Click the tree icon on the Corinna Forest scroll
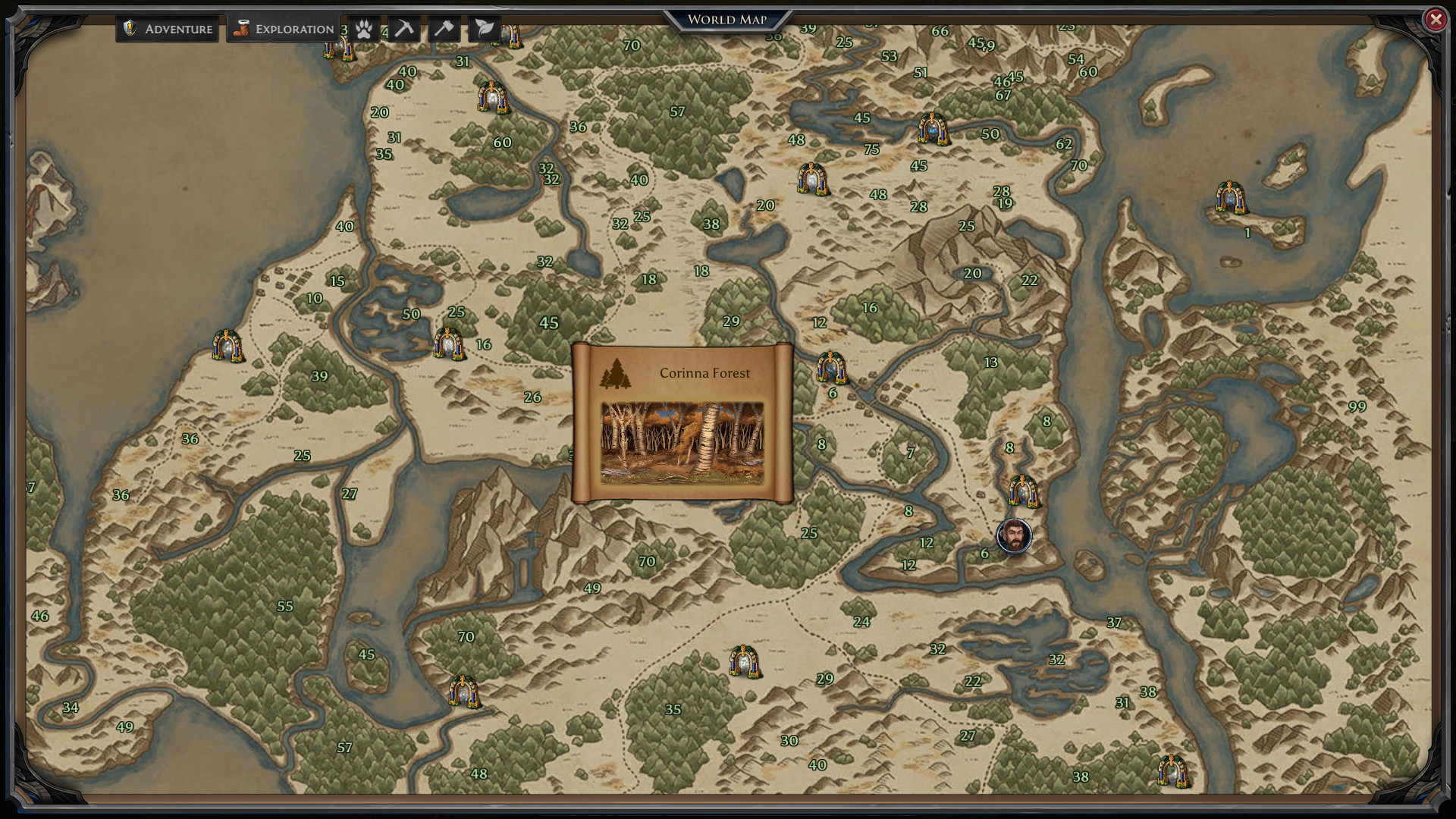1456x819 pixels. click(x=617, y=373)
